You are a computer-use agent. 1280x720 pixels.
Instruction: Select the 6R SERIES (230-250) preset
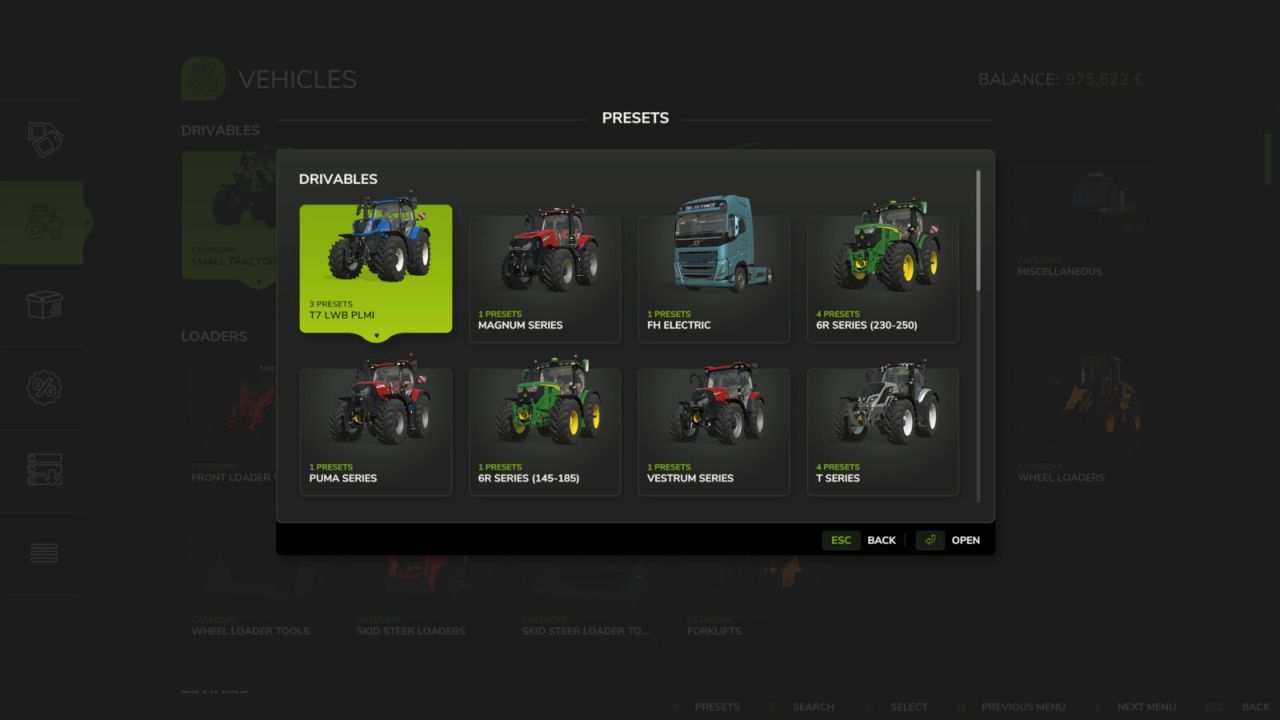pos(882,270)
